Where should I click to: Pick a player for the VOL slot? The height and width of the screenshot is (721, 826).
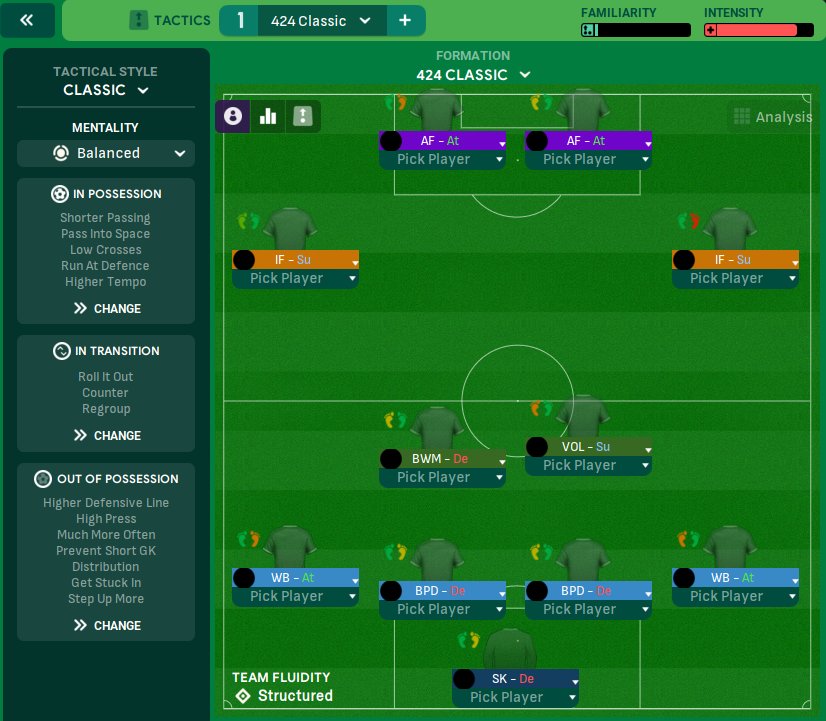pos(588,466)
